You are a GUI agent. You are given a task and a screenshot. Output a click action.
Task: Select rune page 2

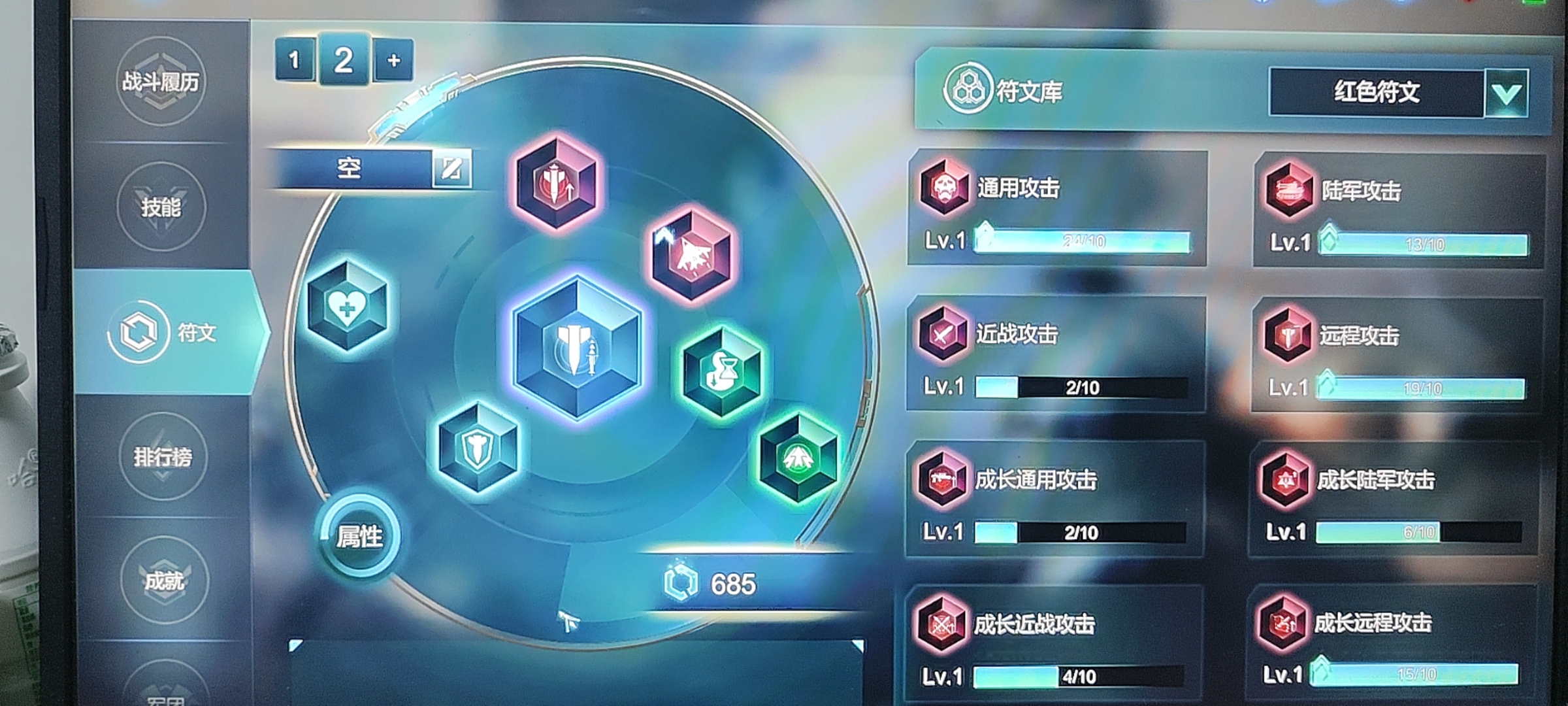[x=344, y=61]
